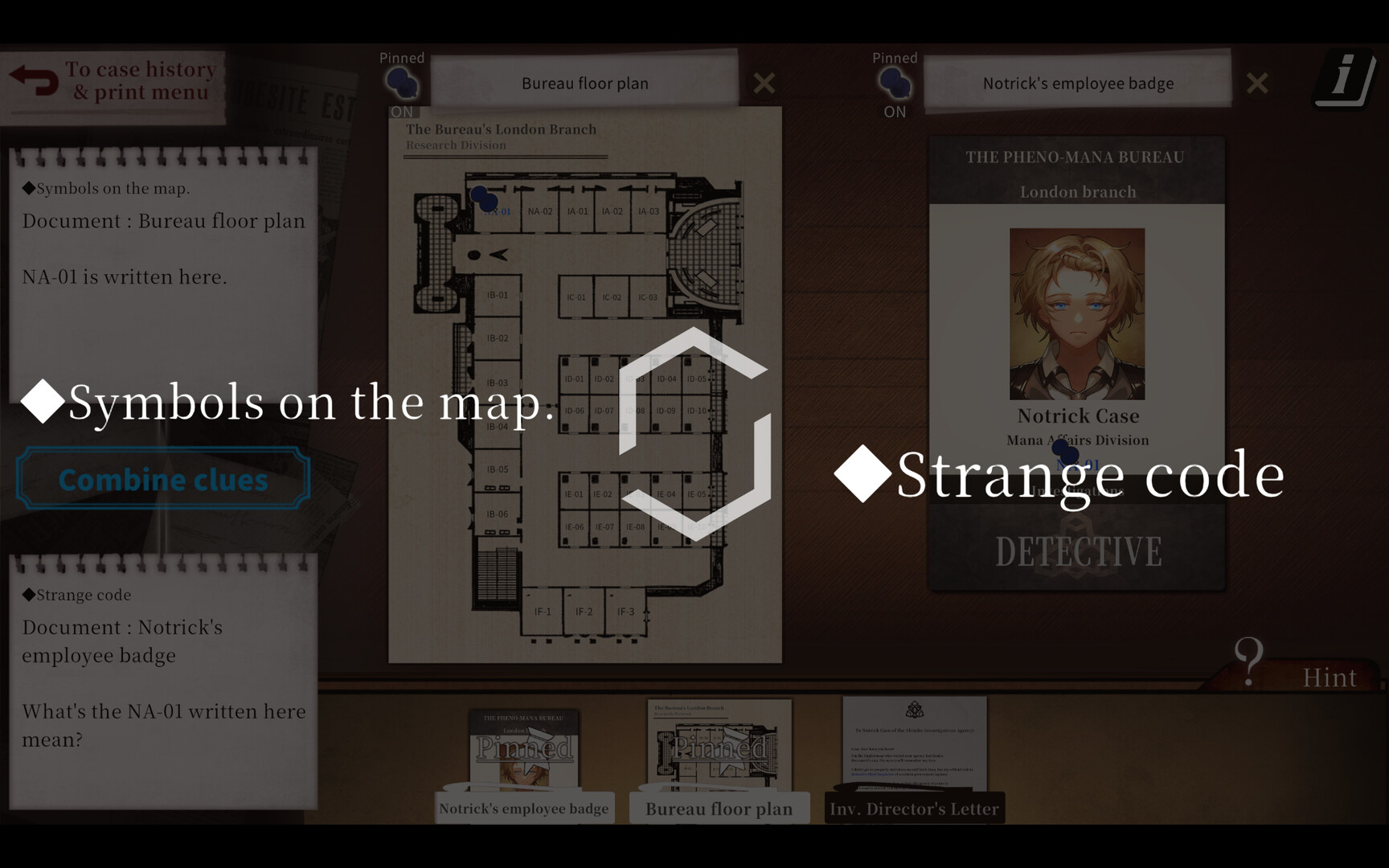The image size is (1389, 868).
Task: Toggle Pinned ON under the Bureau floor plan
Action: click(401, 112)
